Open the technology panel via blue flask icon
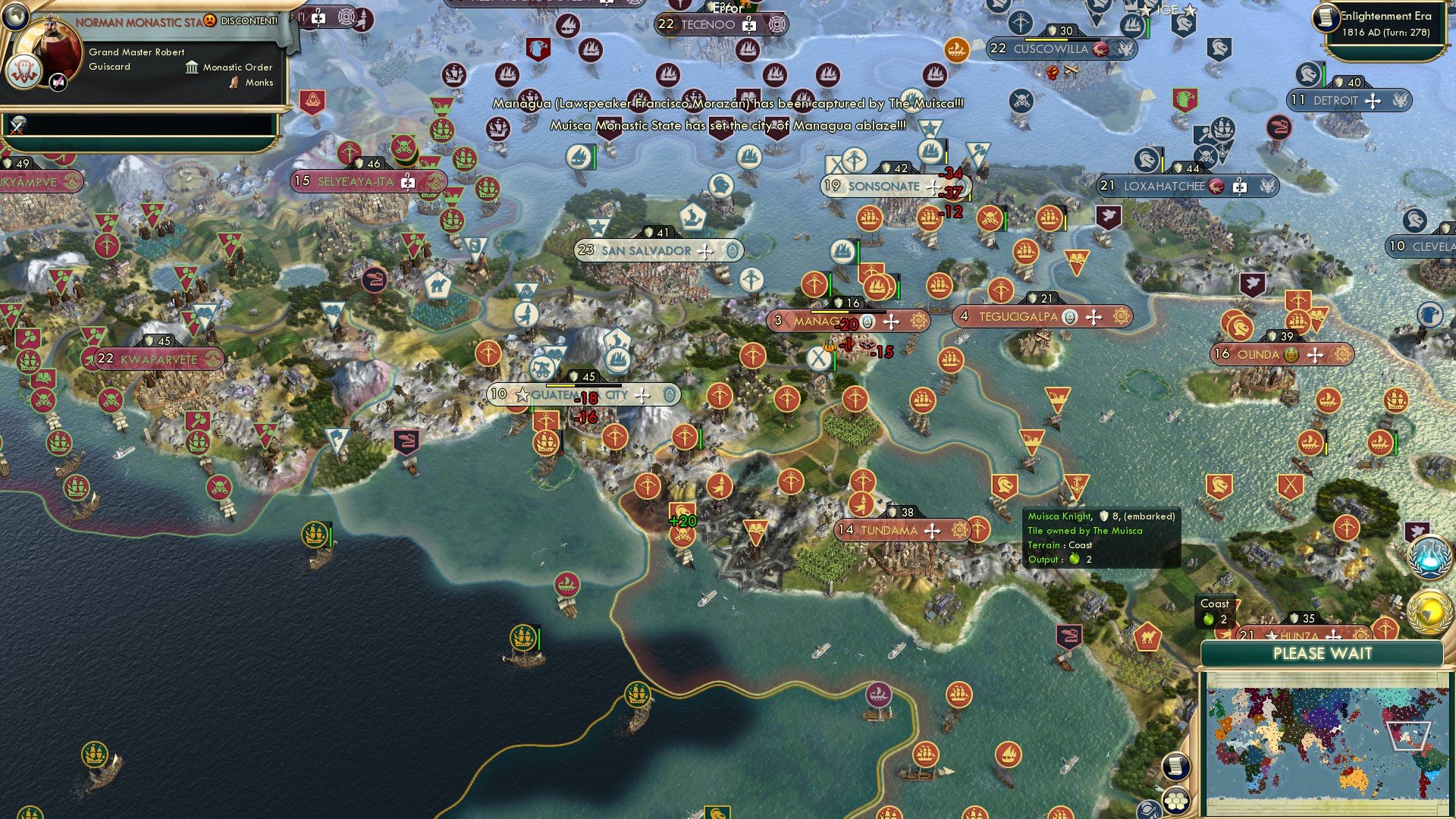1456x819 pixels. 1429,556
